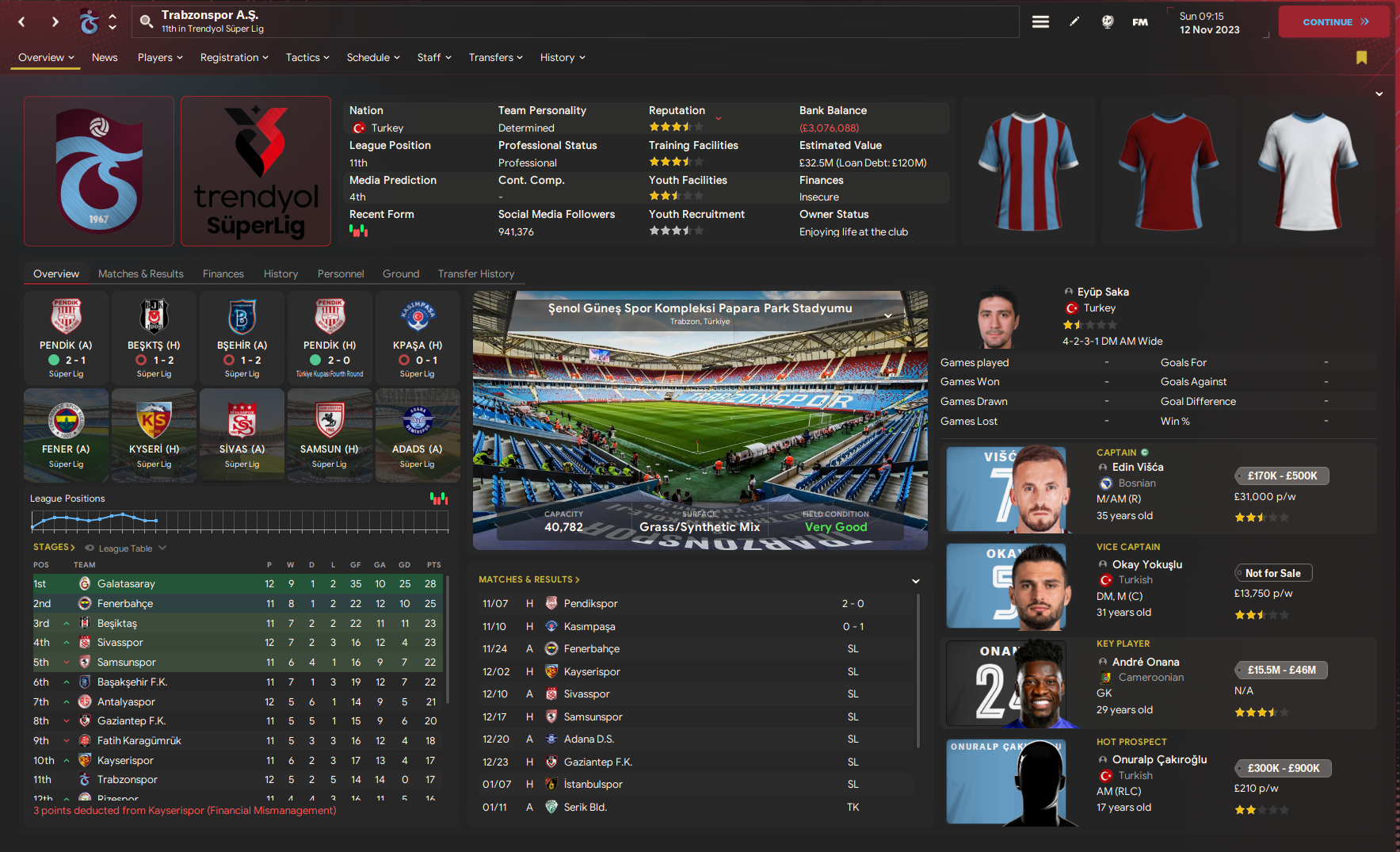
Task: Toggle the yellow bookmark icon
Action: pos(1361,57)
